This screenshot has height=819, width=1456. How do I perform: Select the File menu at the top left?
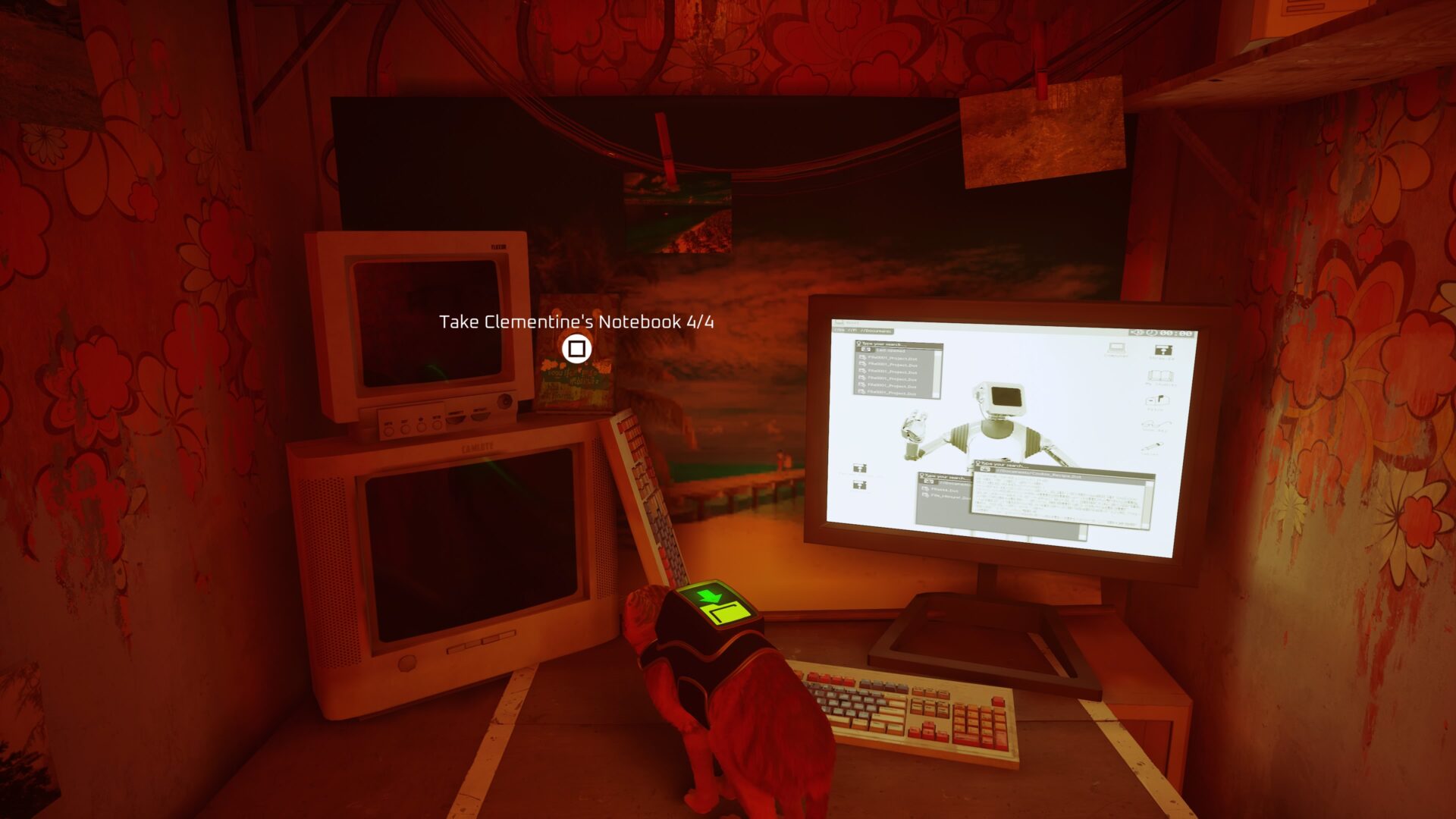click(x=840, y=331)
